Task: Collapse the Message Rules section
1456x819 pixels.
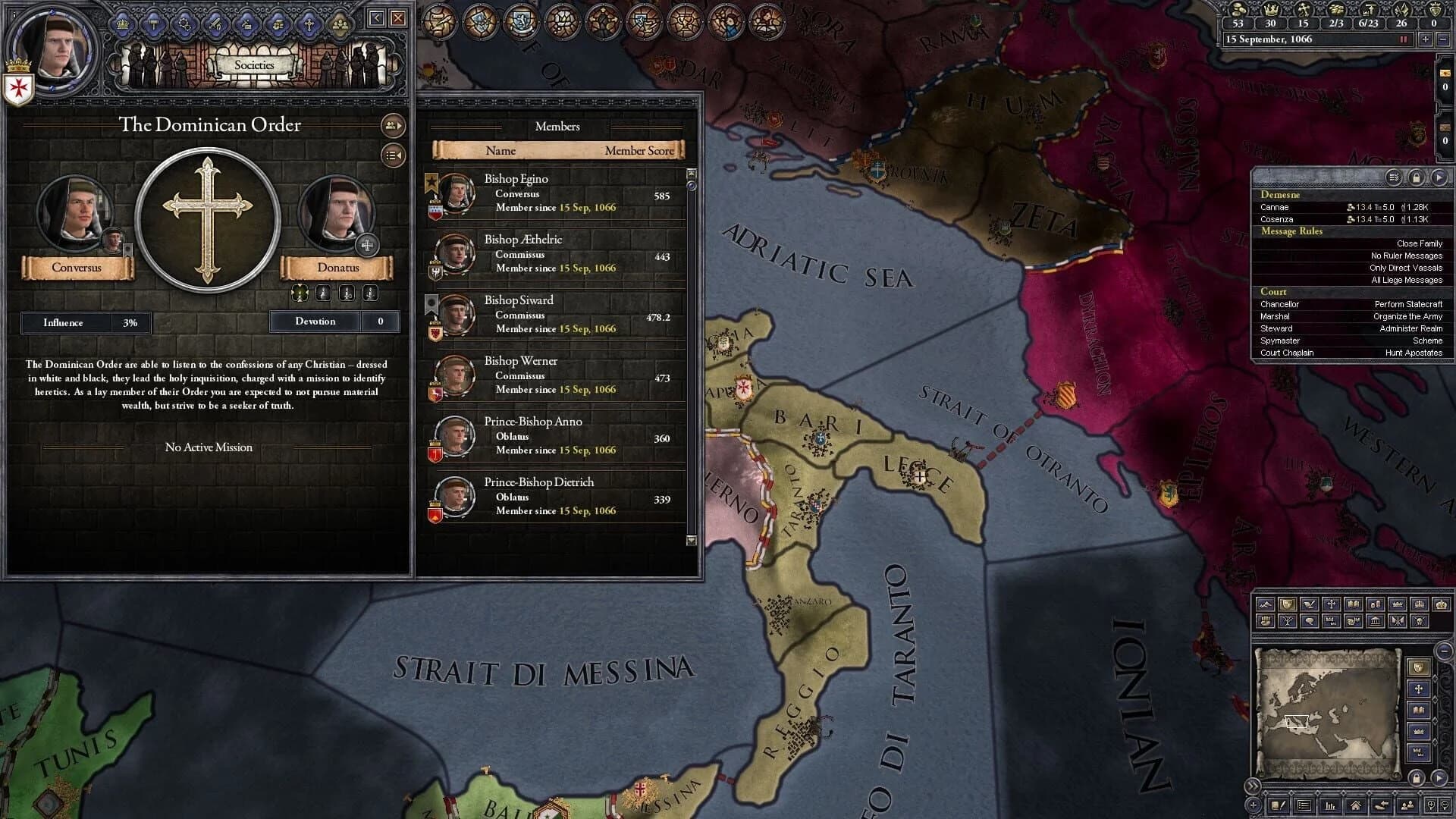Action: (x=1291, y=231)
